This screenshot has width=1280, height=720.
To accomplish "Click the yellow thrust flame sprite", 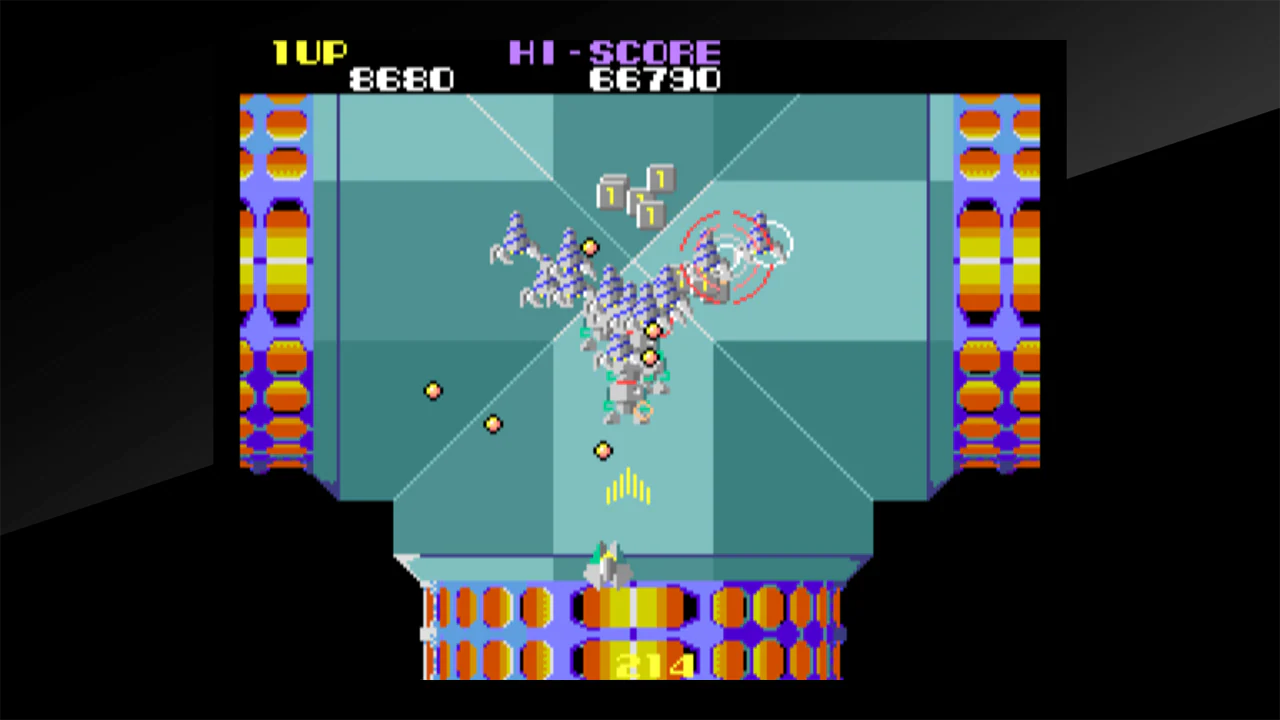I will pyautogui.click(x=627, y=487).
